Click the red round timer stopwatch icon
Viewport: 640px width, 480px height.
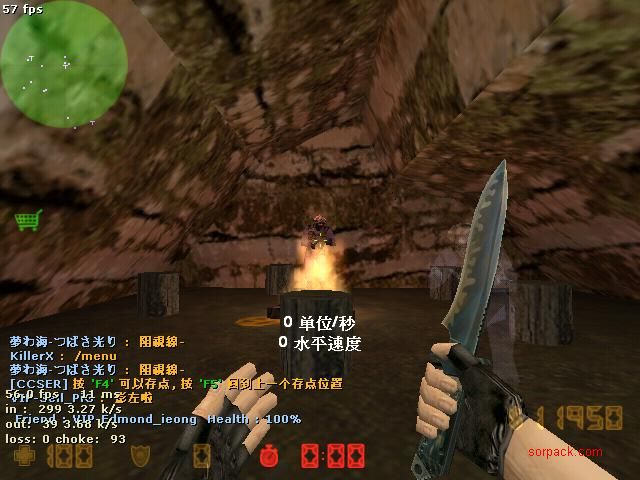click(268, 456)
